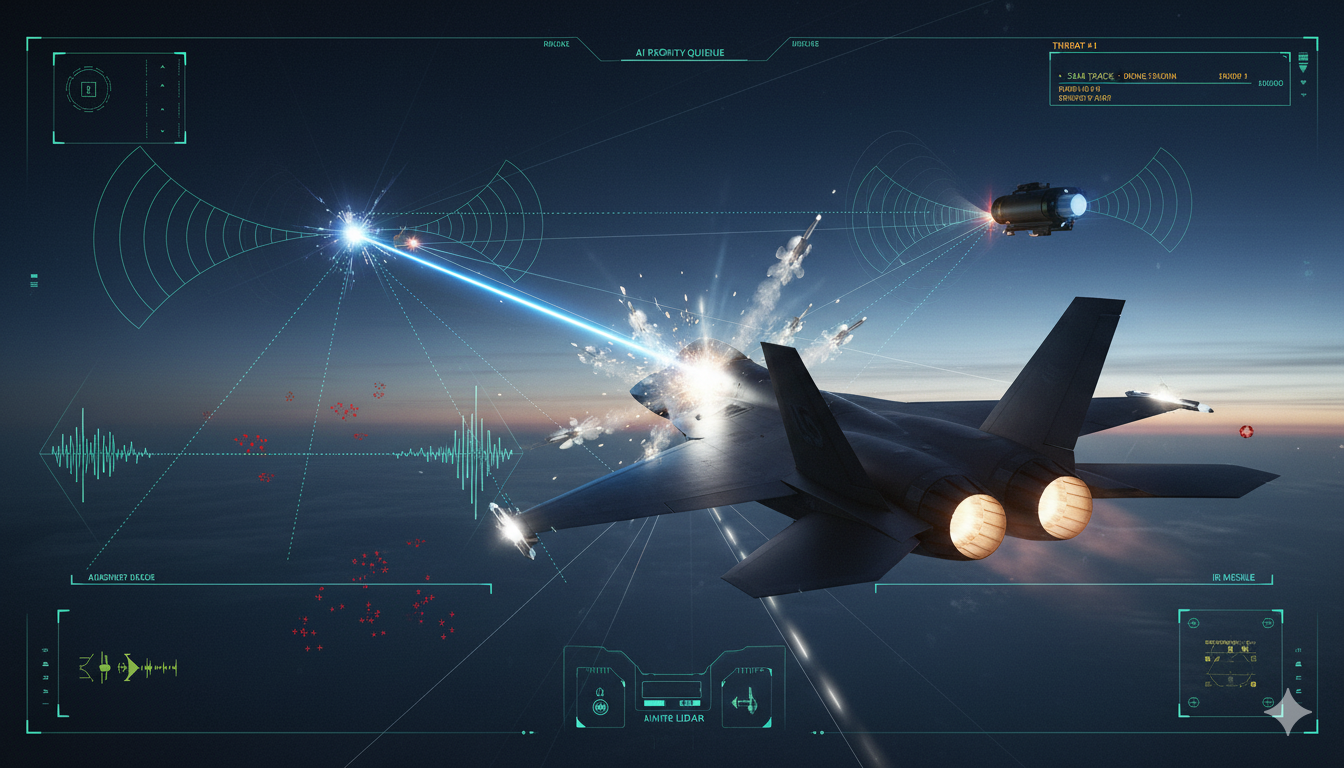This screenshot has height=768, width=1344.
Task: Open the AI Priority Queue header tab
Action: coord(679,53)
